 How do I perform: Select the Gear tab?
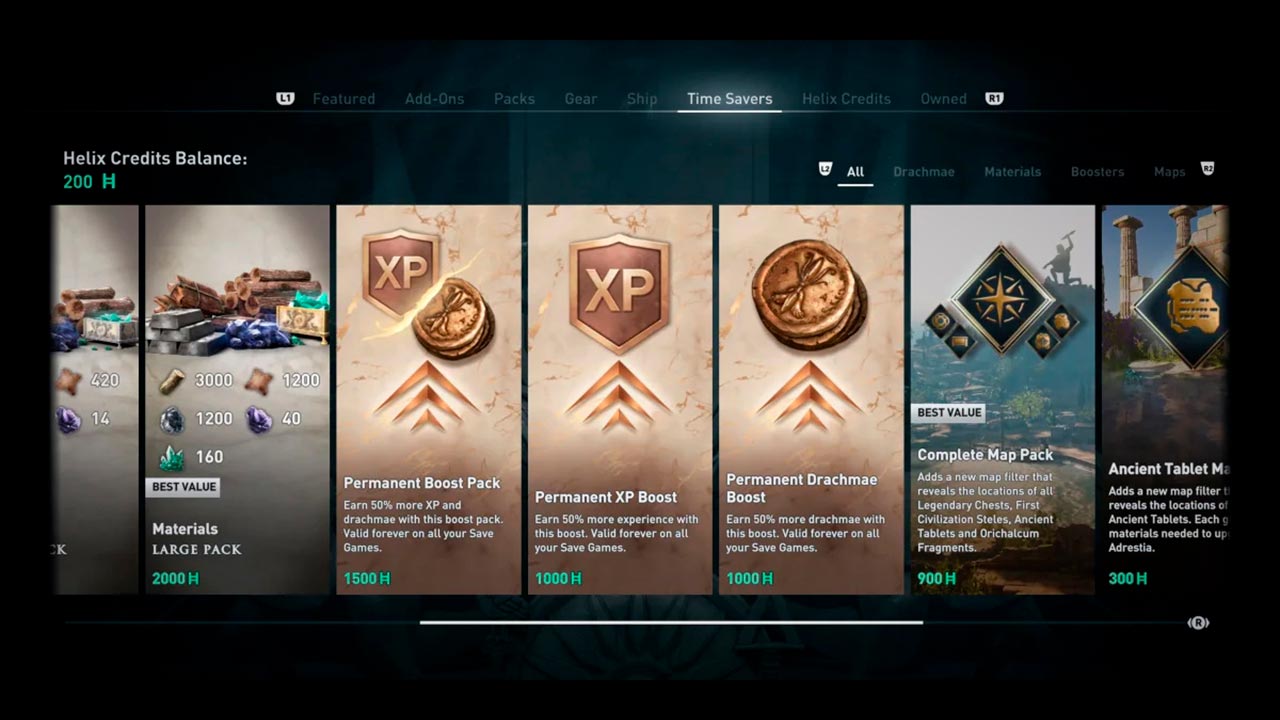(x=580, y=99)
